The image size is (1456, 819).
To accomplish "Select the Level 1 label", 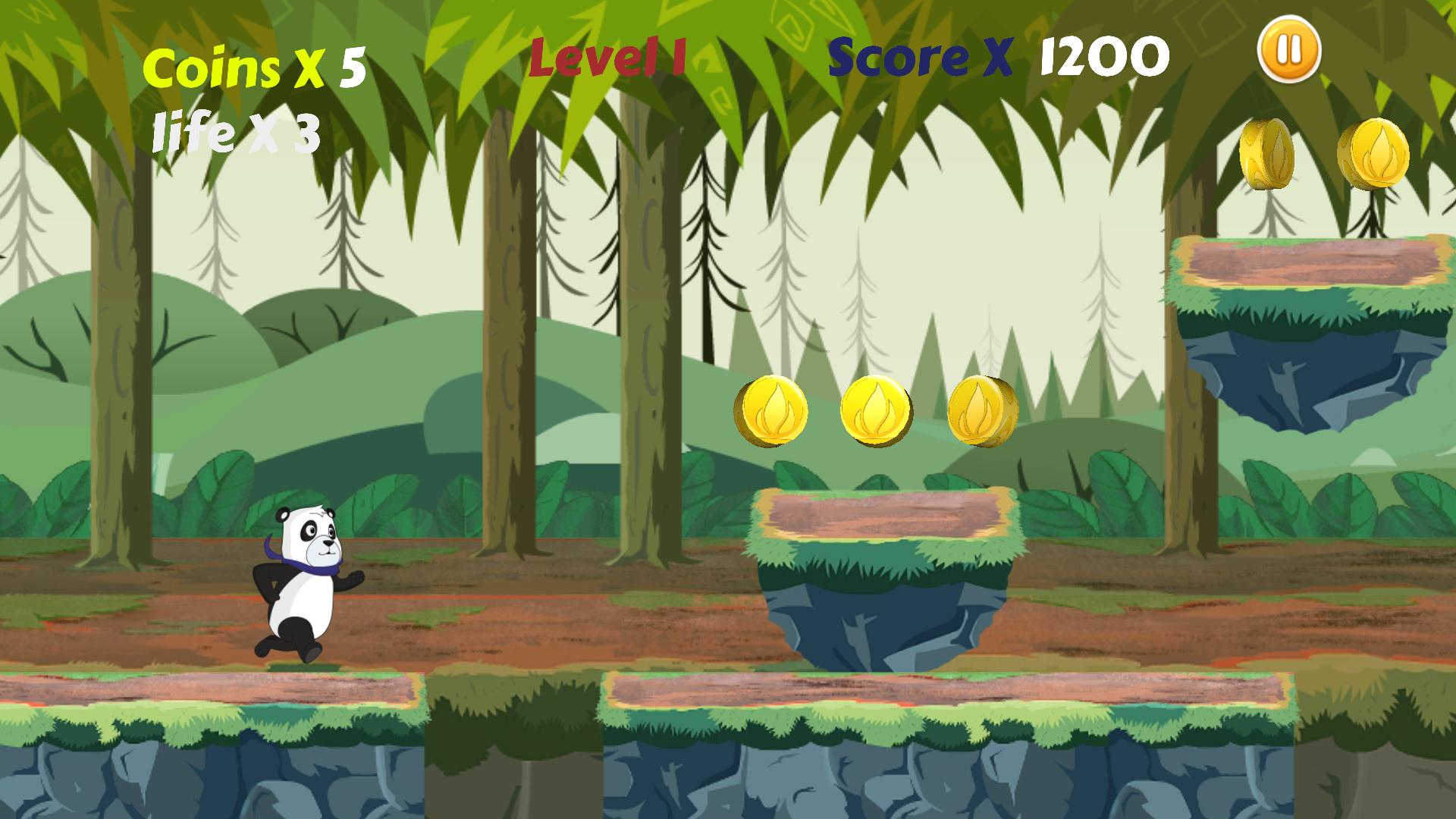I will click(x=607, y=55).
